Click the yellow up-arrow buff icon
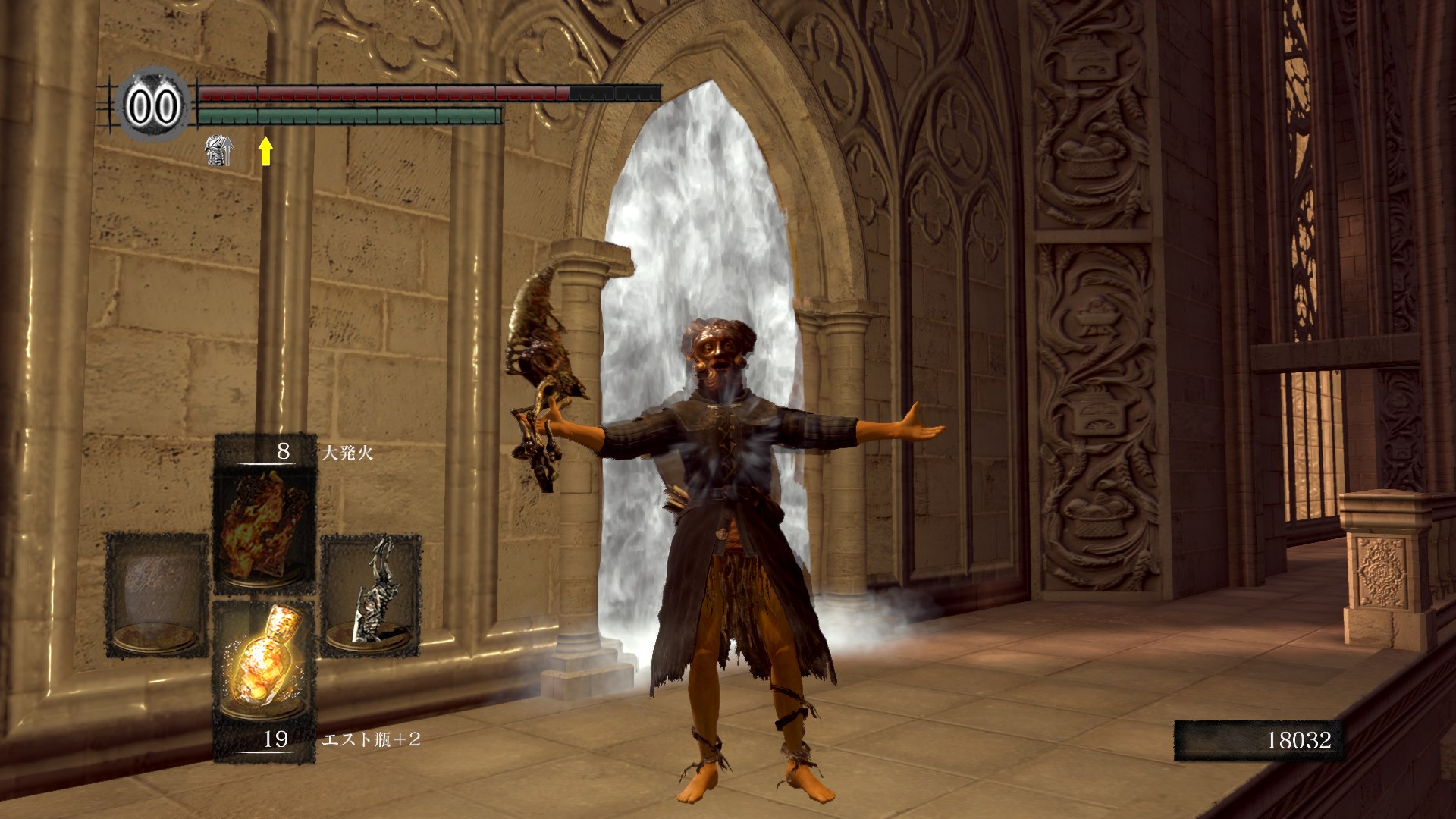Viewport: 1456px width, 819px height. point(265,151)
